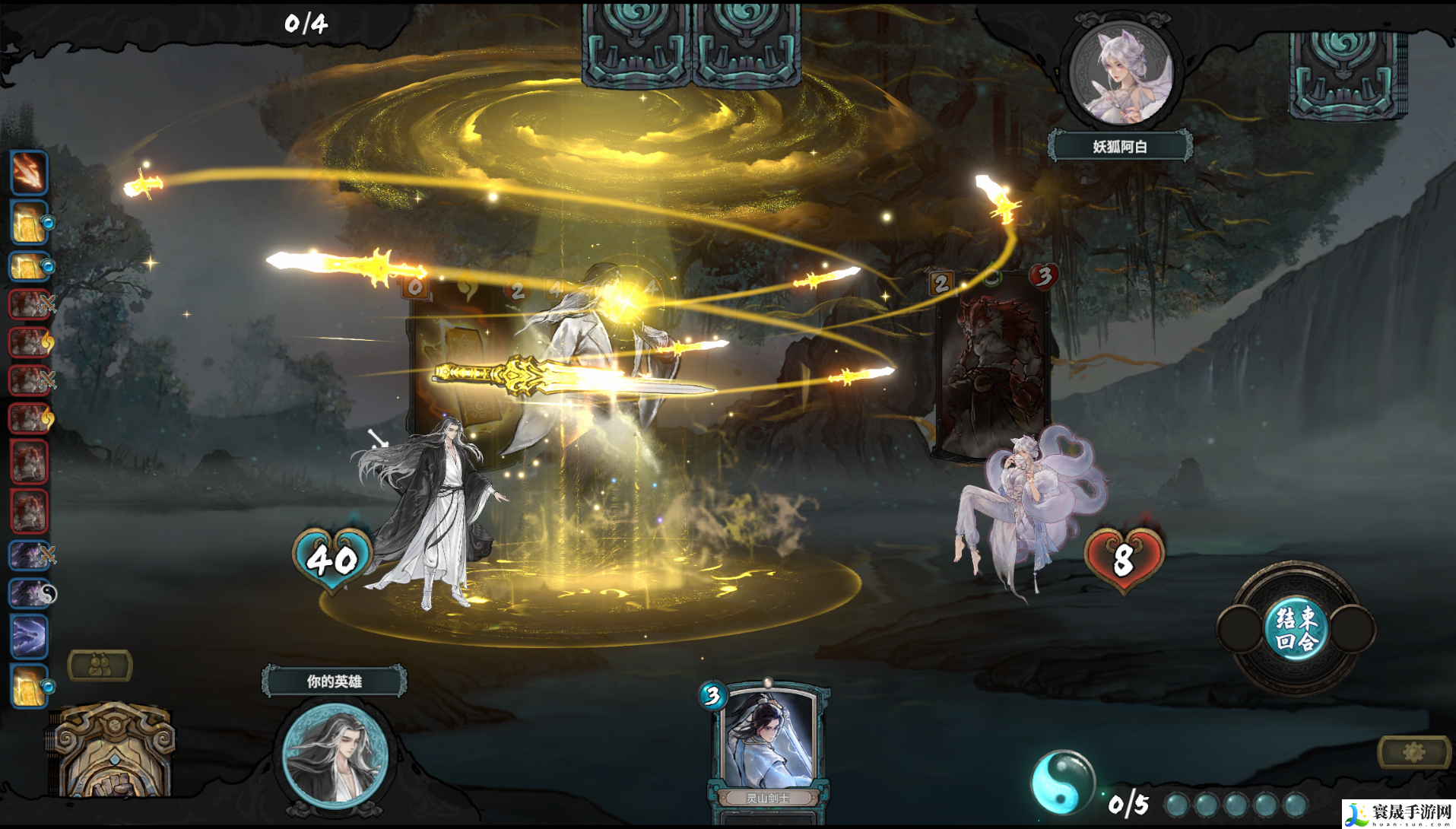
Task: Open the gear settings button
Action: [x=1413, y=752]
